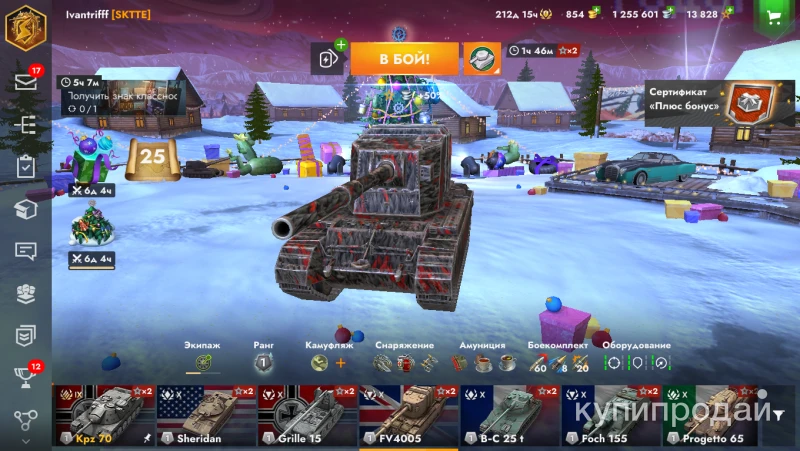The width and height of the screenshot is (800, 451).
Task: Start a battle with the В БОЙ! button
Action: pos(404,59)
